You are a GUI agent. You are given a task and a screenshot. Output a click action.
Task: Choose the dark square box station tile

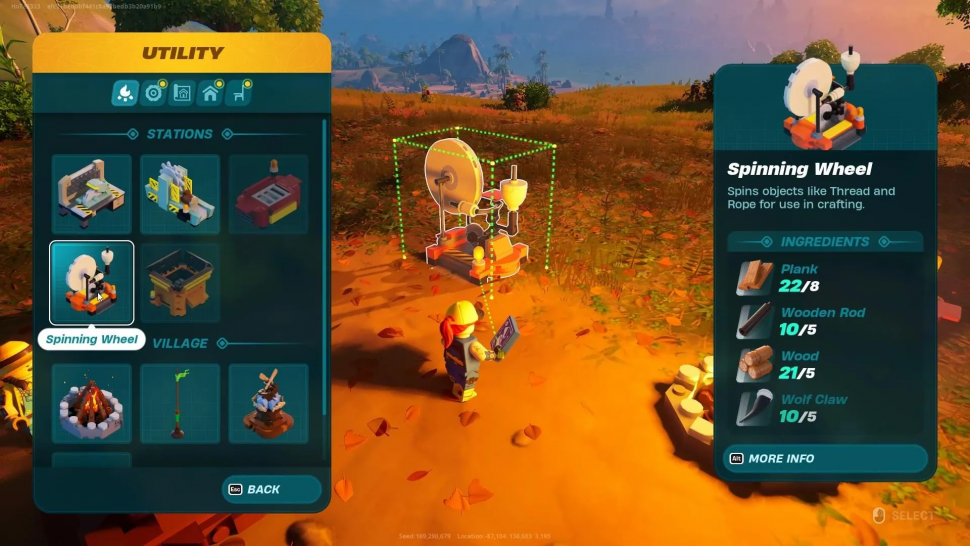[180, 282]
